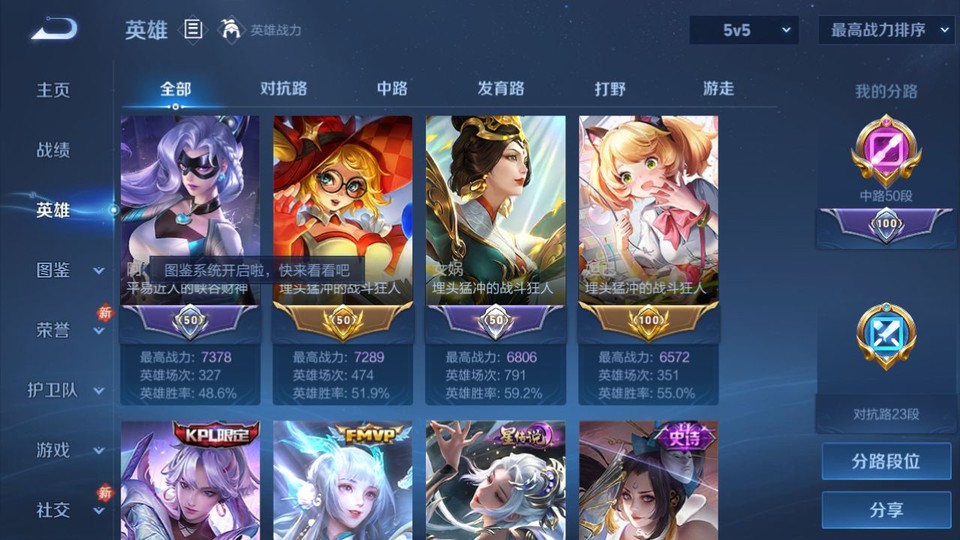Choose the 打野 jungle tab
Screen dimensions: 960x540
610,89
